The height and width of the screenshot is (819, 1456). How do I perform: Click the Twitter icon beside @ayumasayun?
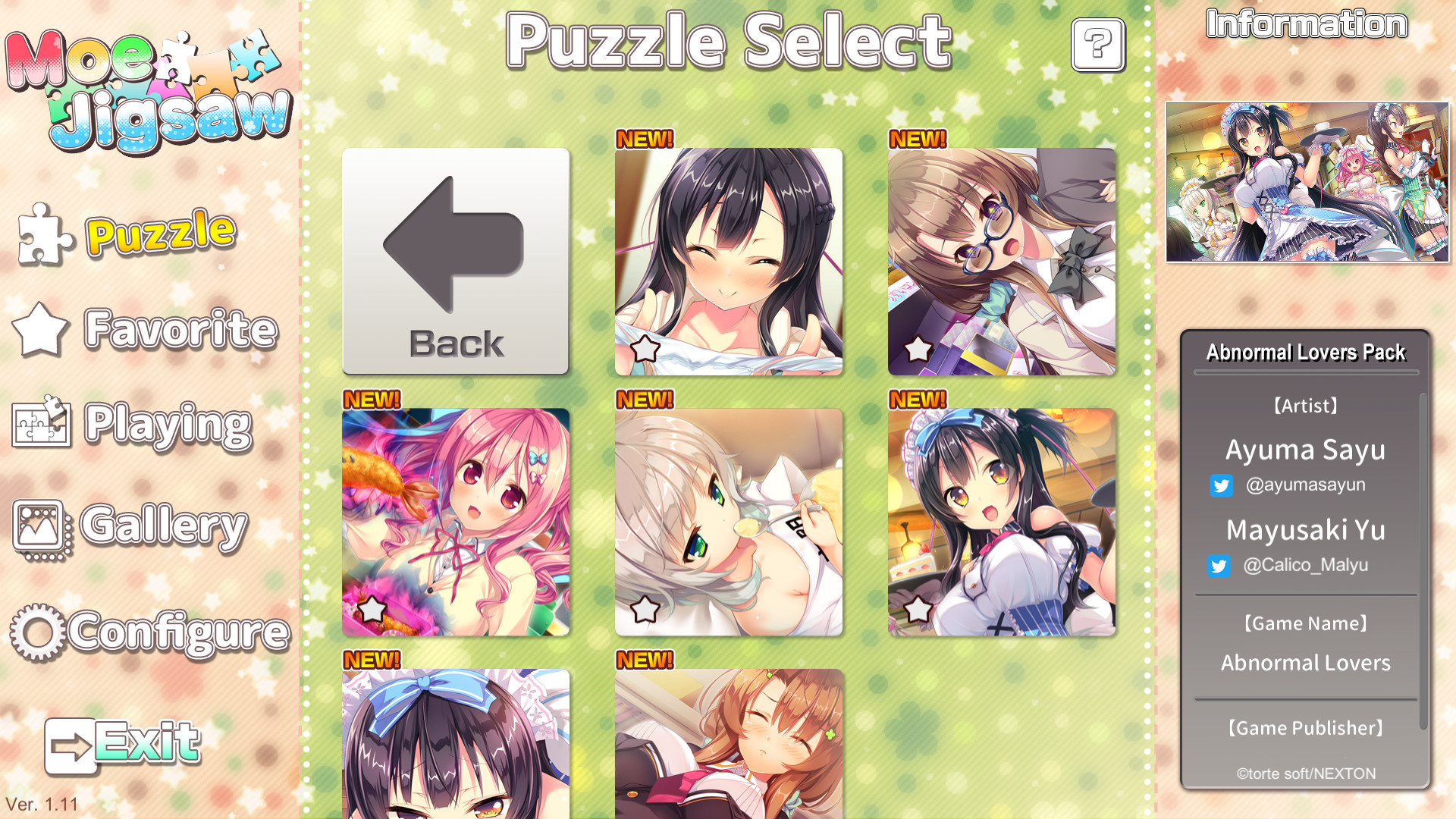point(1222,486)
